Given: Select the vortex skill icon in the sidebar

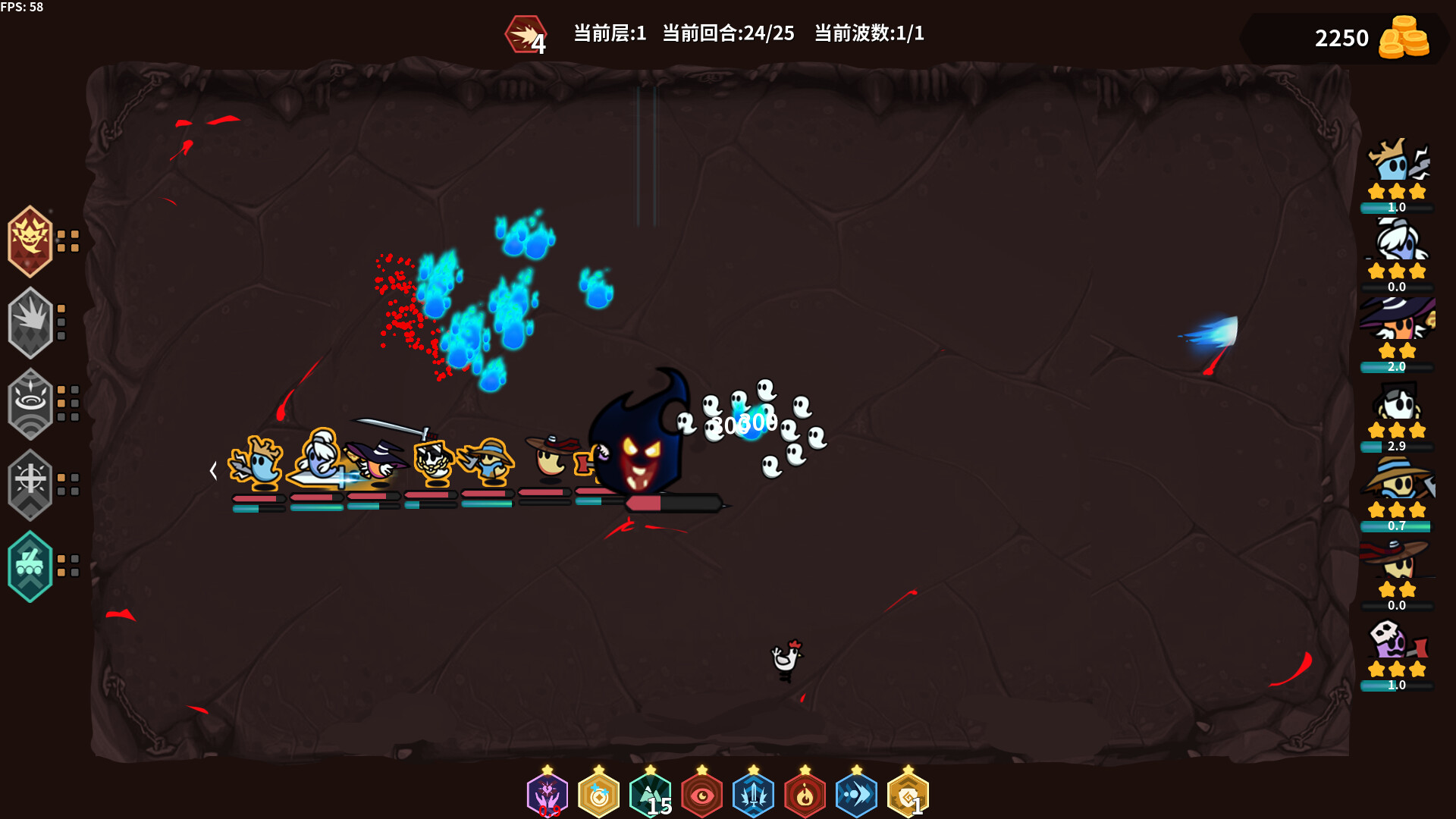Looking at the screenshot, I should [30, 403].
